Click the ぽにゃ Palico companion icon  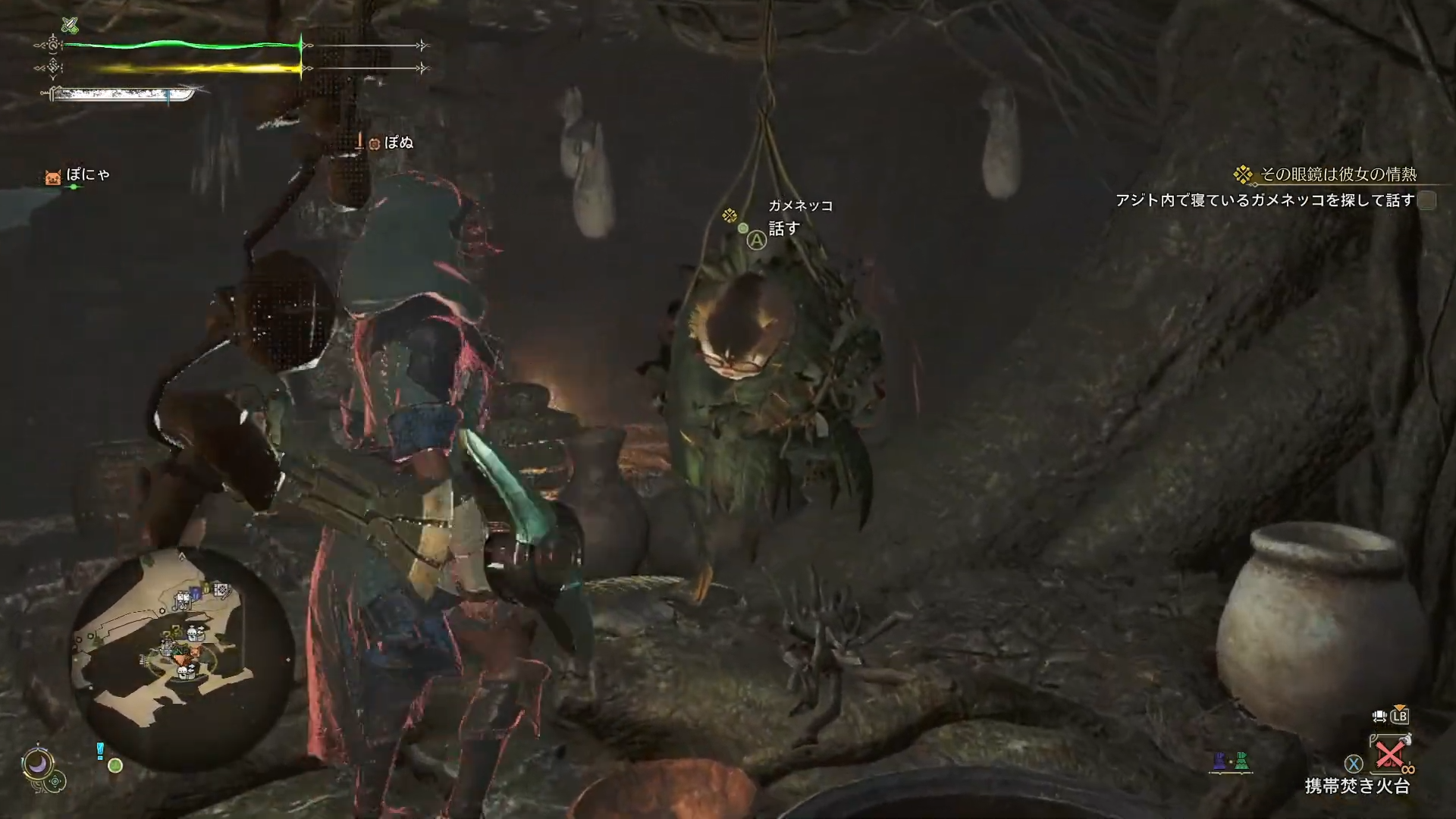[52, 177]
